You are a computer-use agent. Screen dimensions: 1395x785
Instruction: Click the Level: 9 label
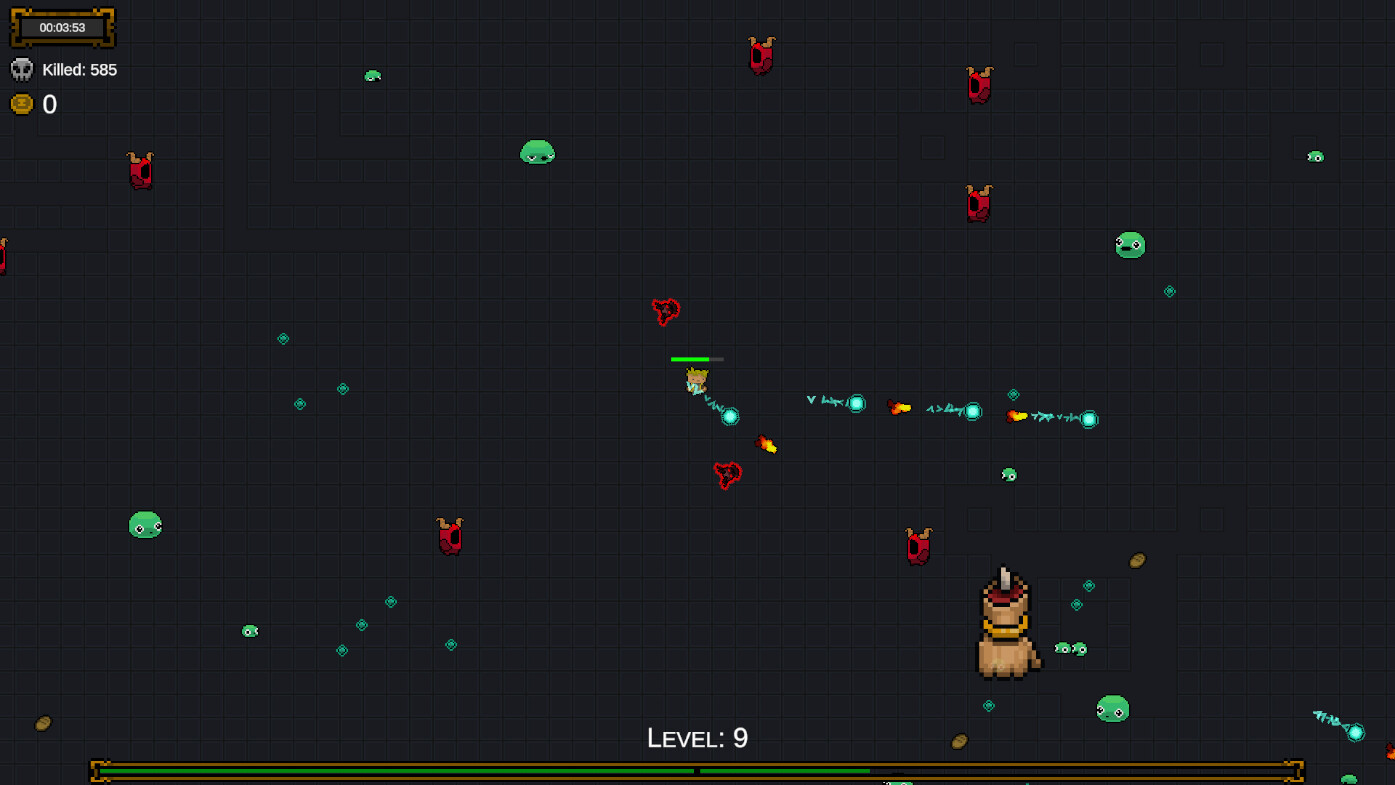(697, 737)
